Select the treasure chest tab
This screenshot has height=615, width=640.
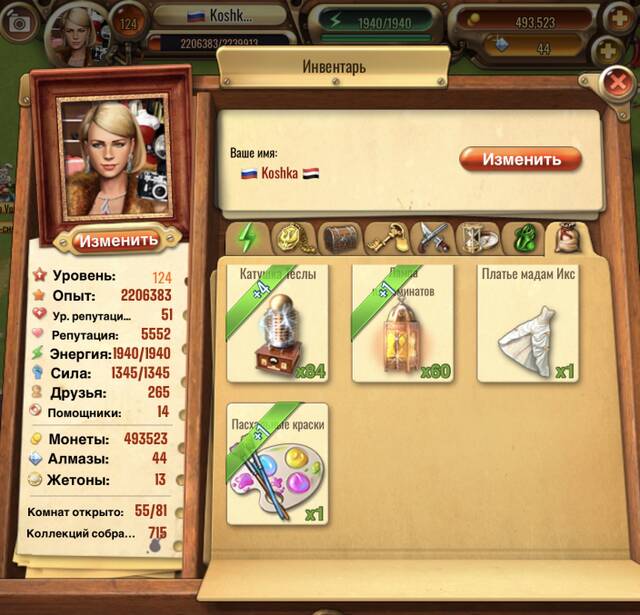[x=339, y=238]
